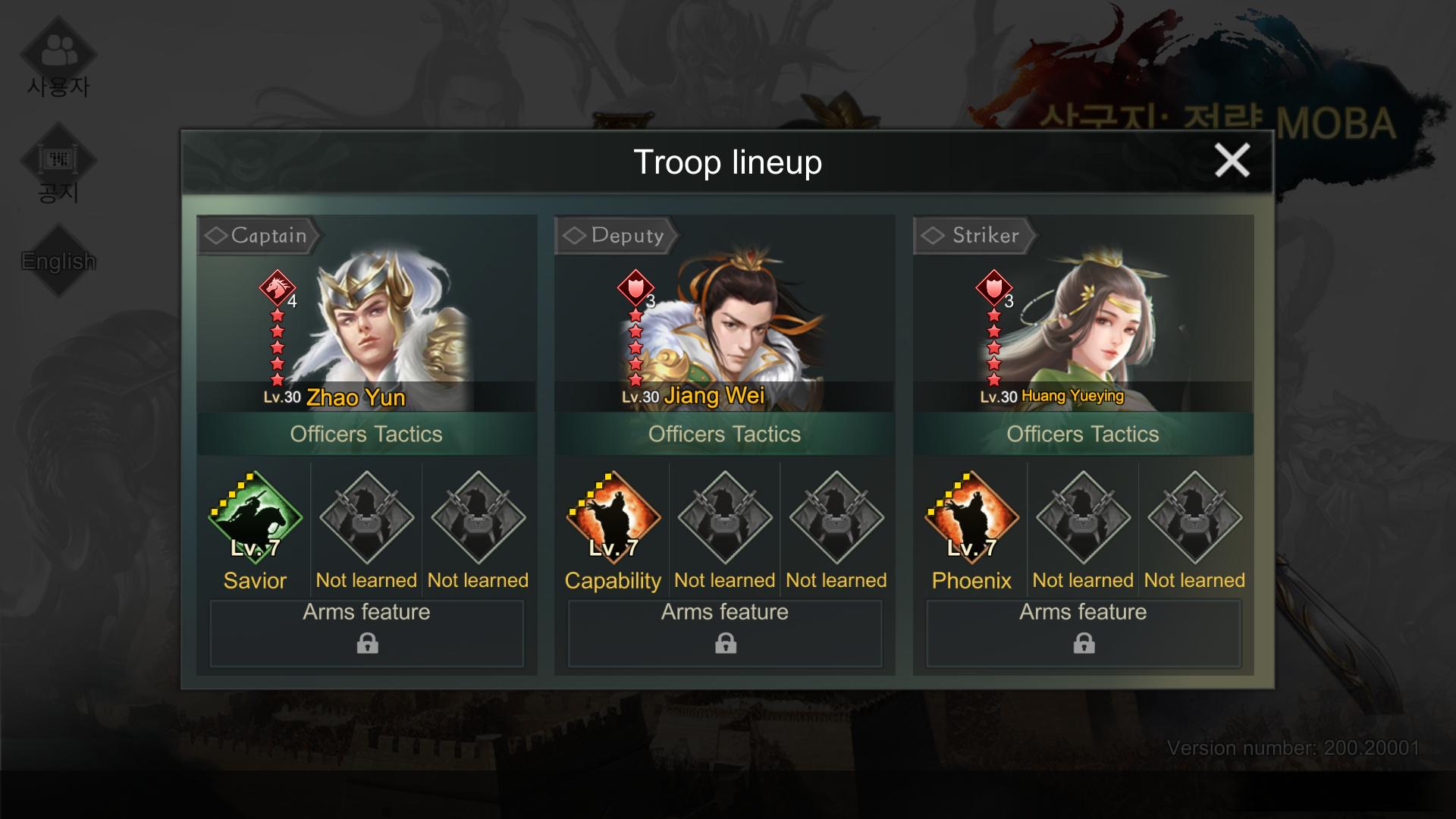
Task: Open the Savior tactic icon
Action: [255, 518]
